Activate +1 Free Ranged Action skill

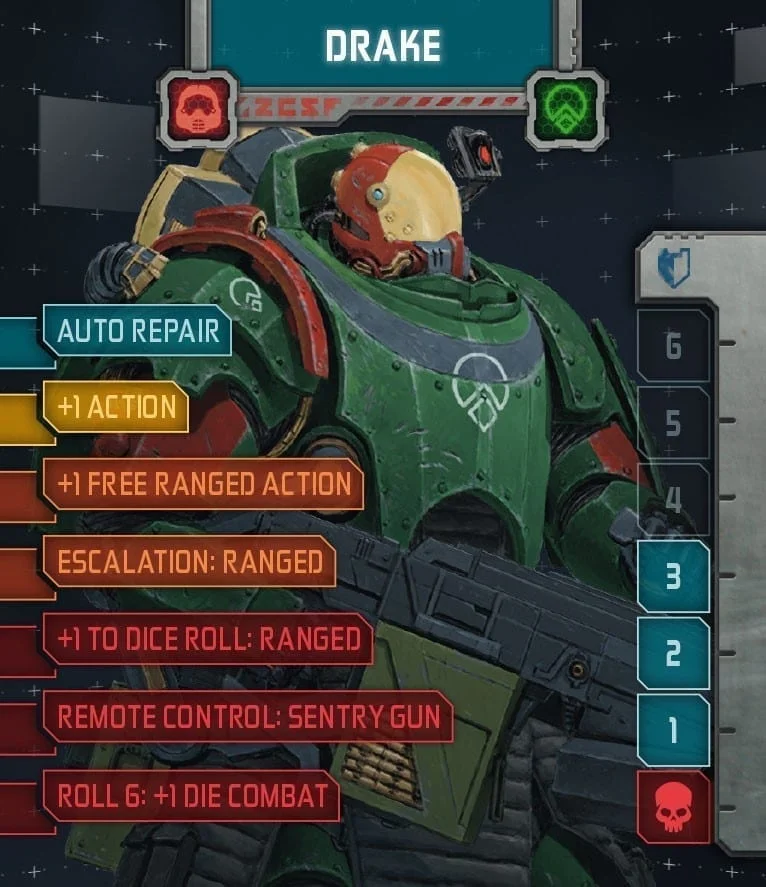click(x=204, y=485)
